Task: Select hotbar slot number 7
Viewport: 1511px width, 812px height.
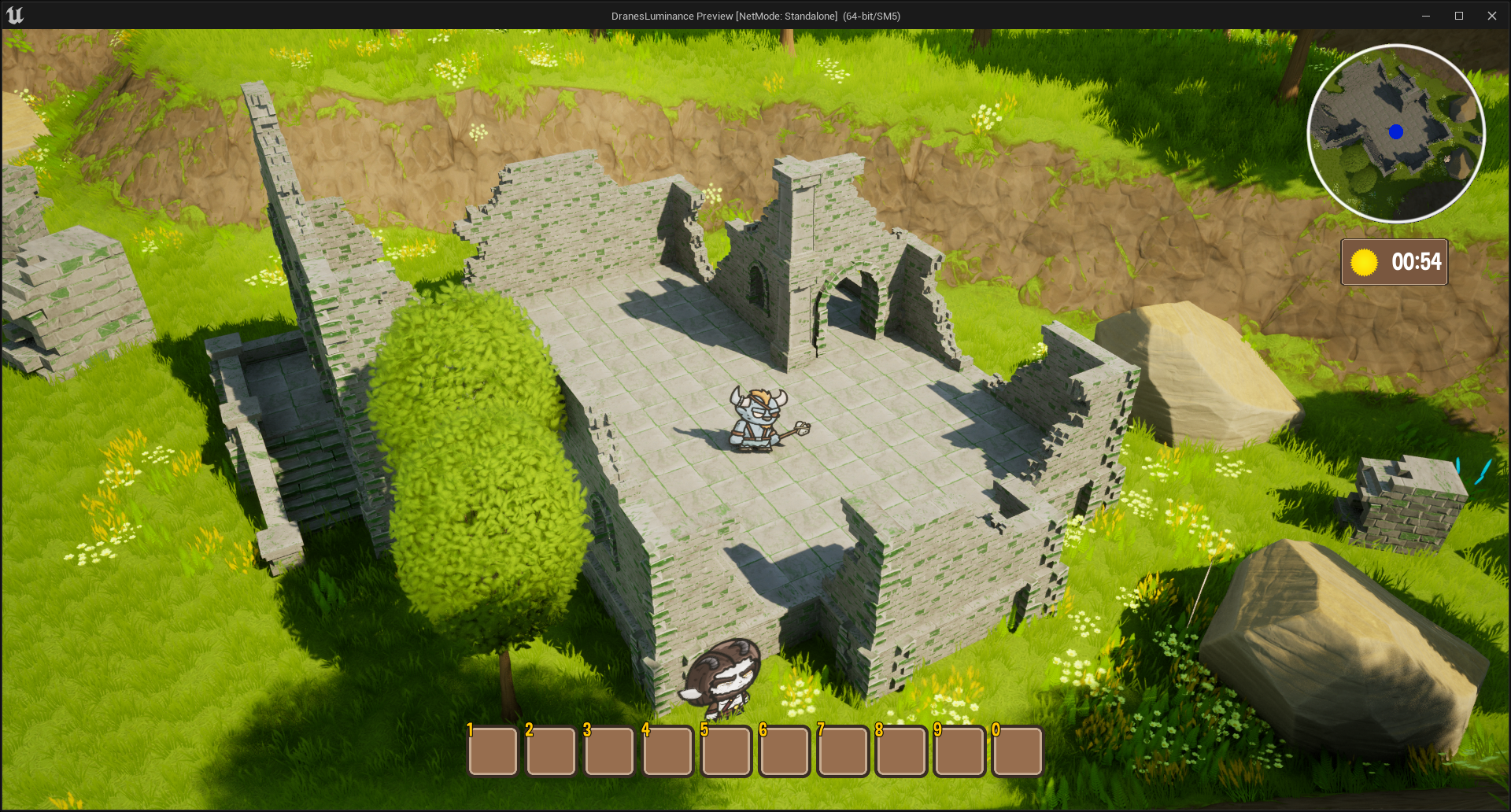Action: point(843,751)
